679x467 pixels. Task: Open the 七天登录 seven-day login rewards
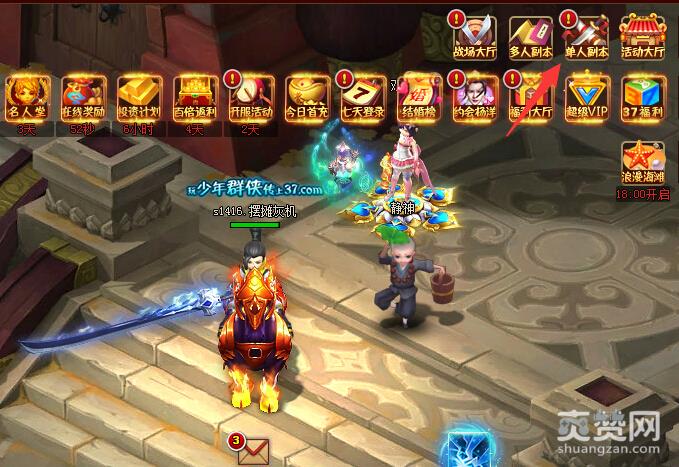click(x=362, y=97)
